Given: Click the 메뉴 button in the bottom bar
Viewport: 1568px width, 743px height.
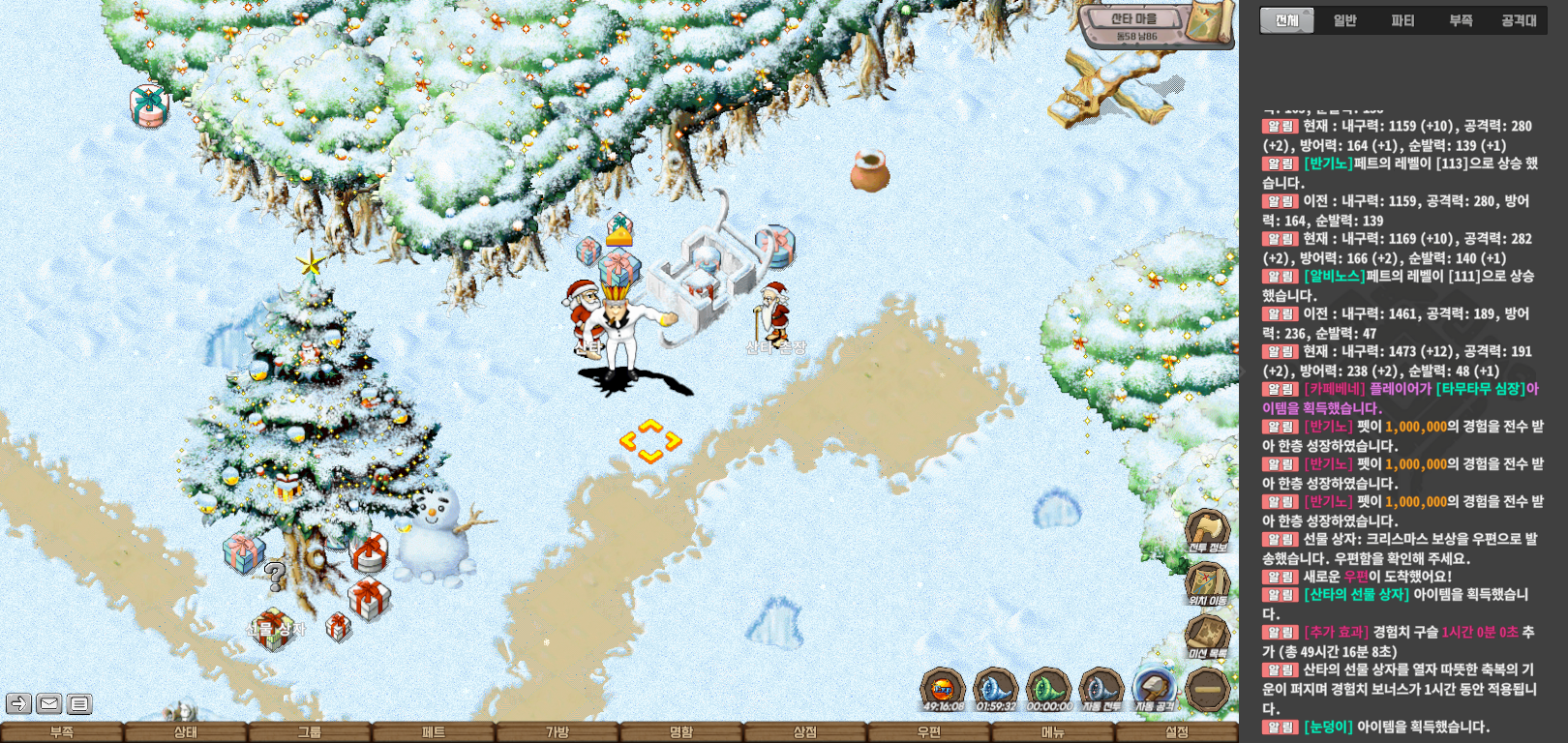Looking at the screenshot, I should [x=1053, y=732].
